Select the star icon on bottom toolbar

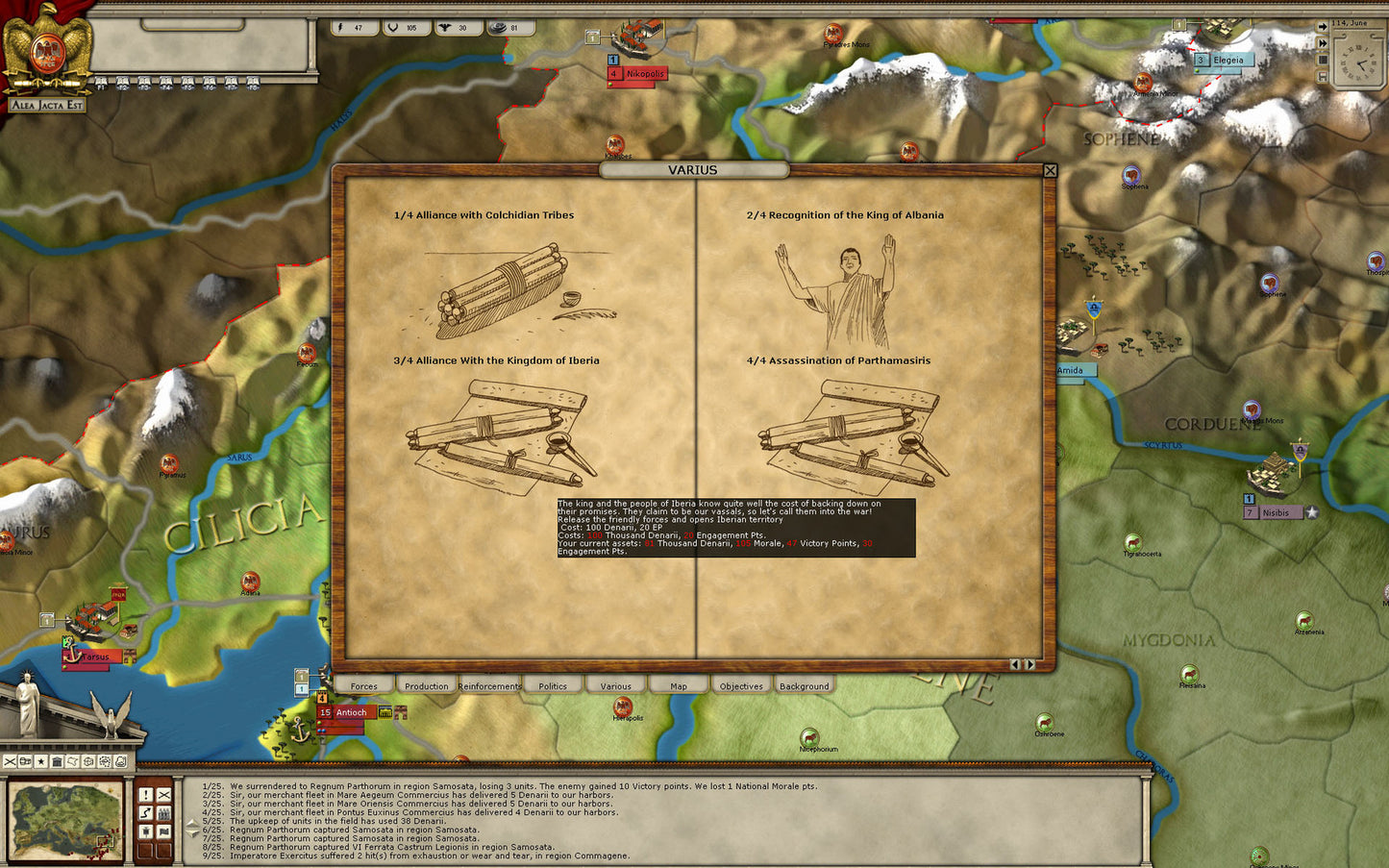(x=41, y=761)
